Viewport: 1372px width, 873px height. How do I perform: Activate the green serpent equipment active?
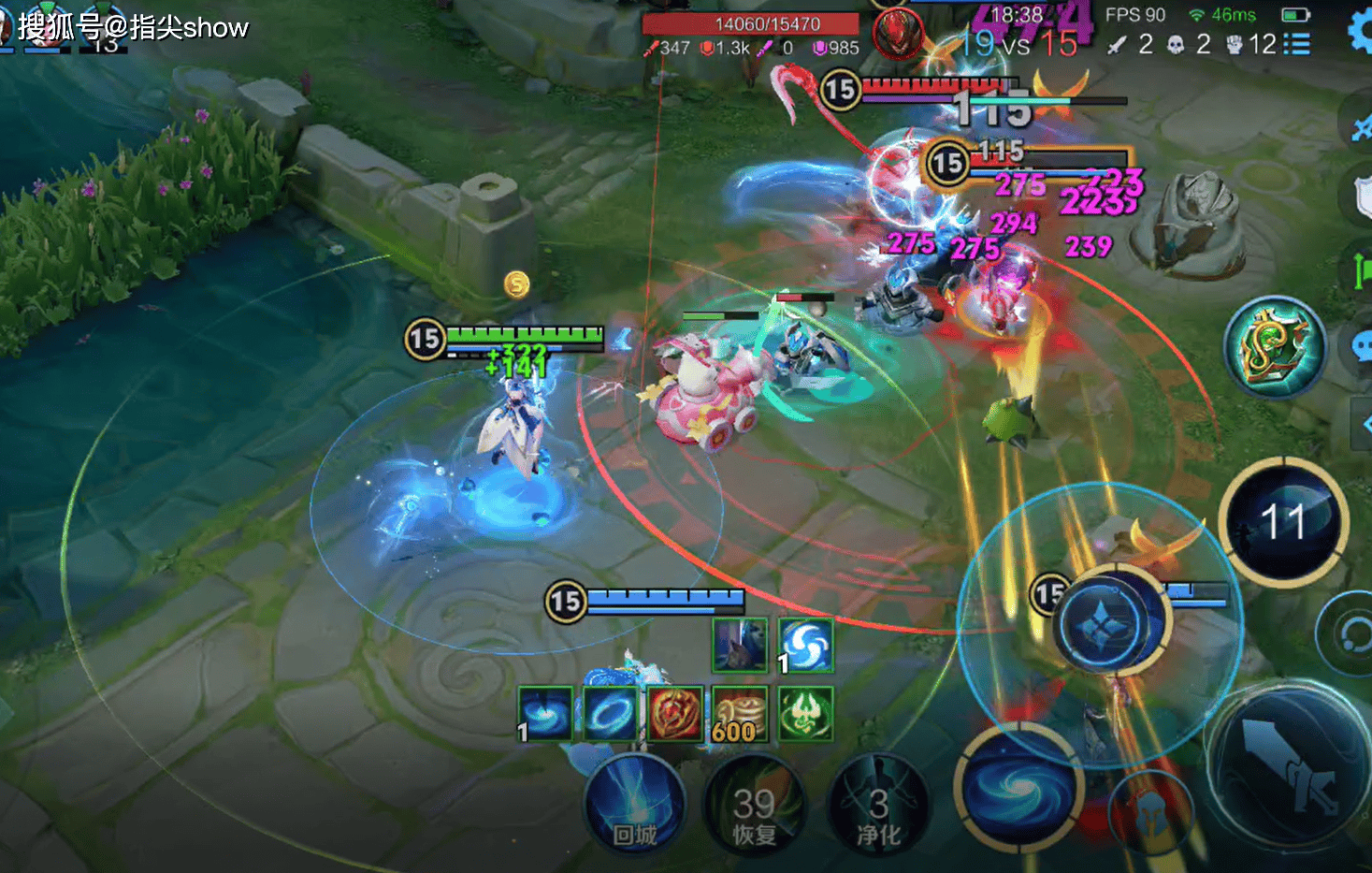coord(1275,346)
